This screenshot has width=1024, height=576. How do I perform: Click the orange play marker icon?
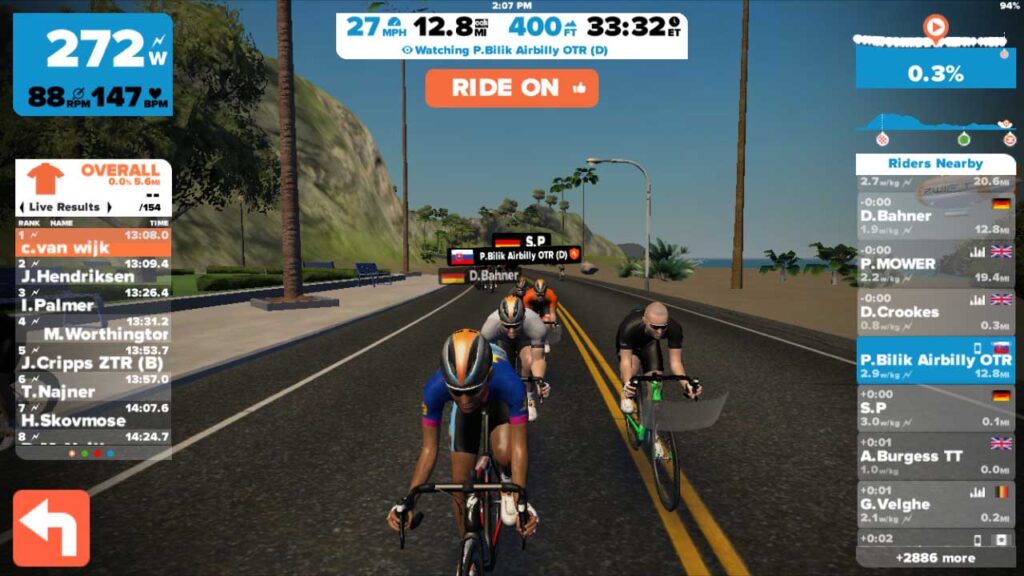[934, 28]
